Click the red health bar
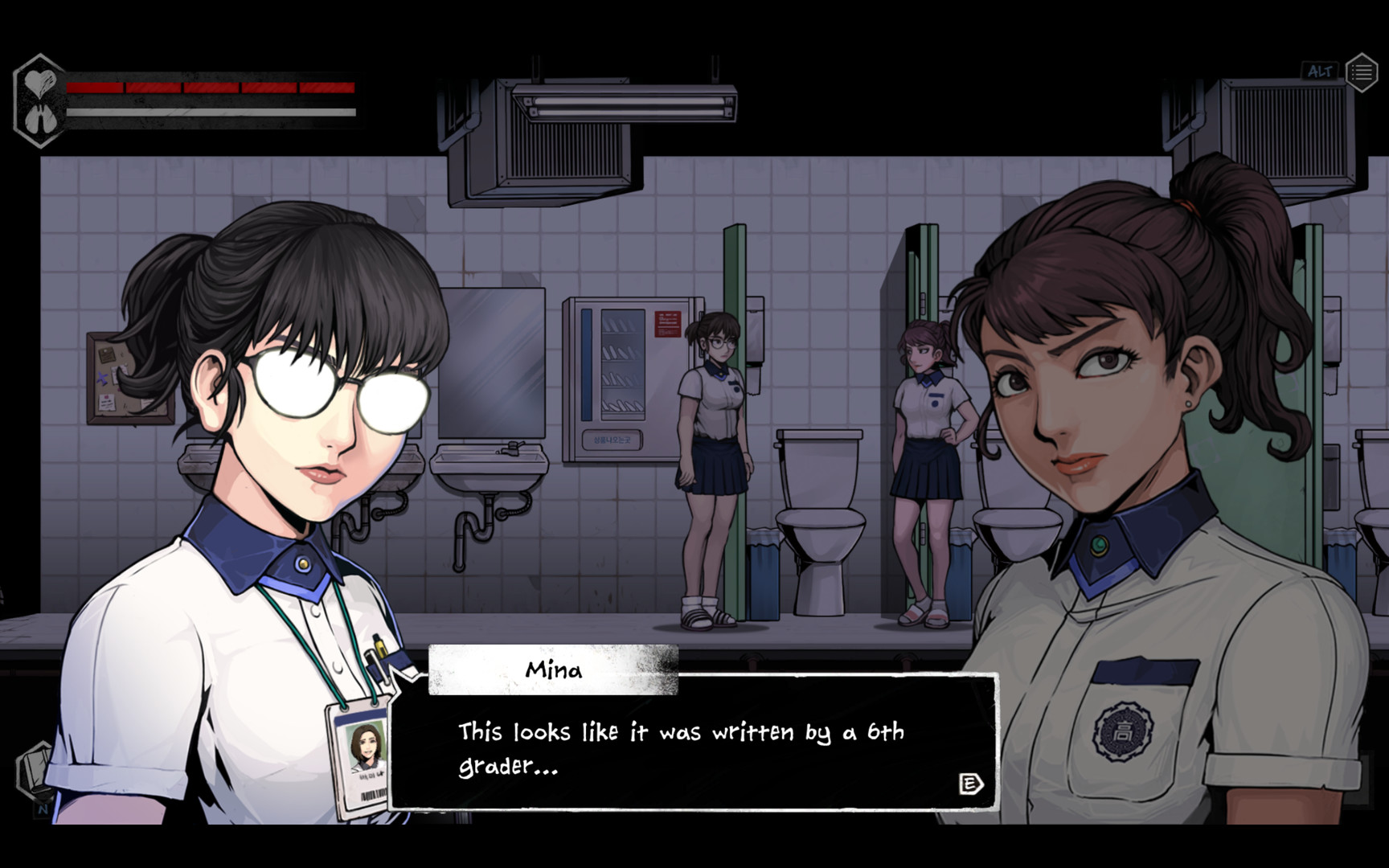The width and height of the screenshot is (1389, 868). (x=209, y=87)
